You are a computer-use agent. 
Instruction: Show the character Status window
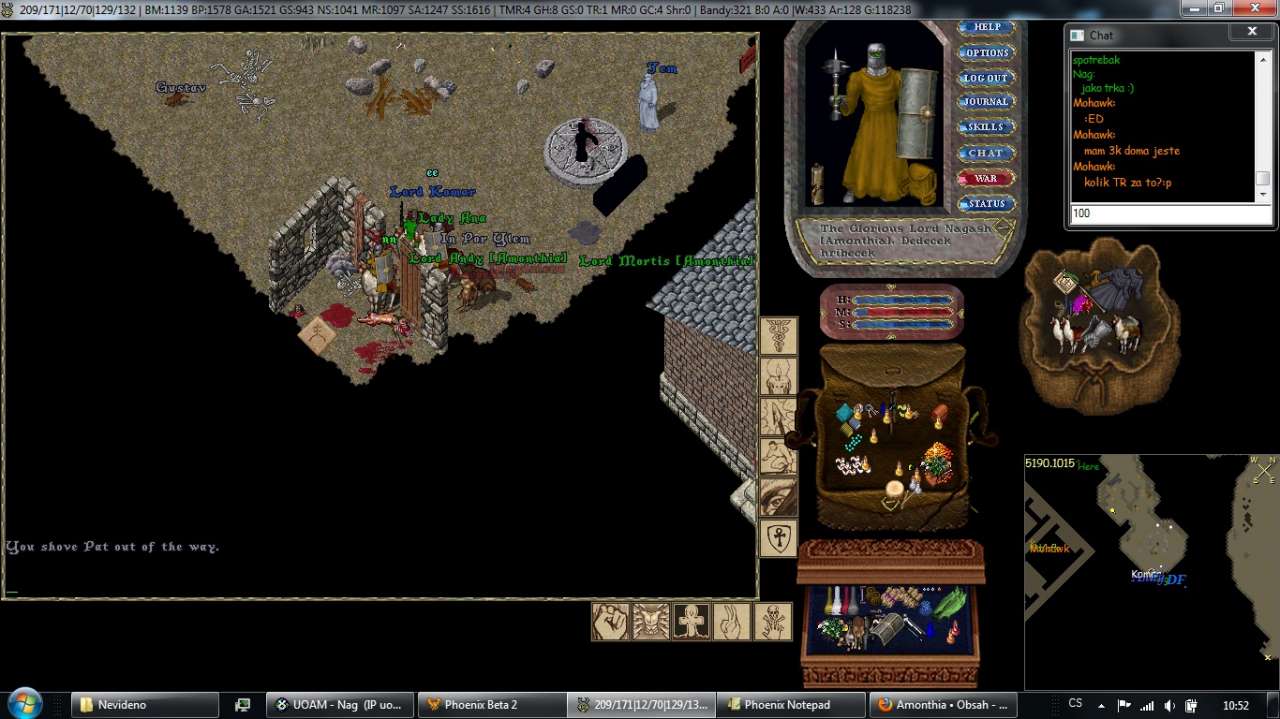986,204
